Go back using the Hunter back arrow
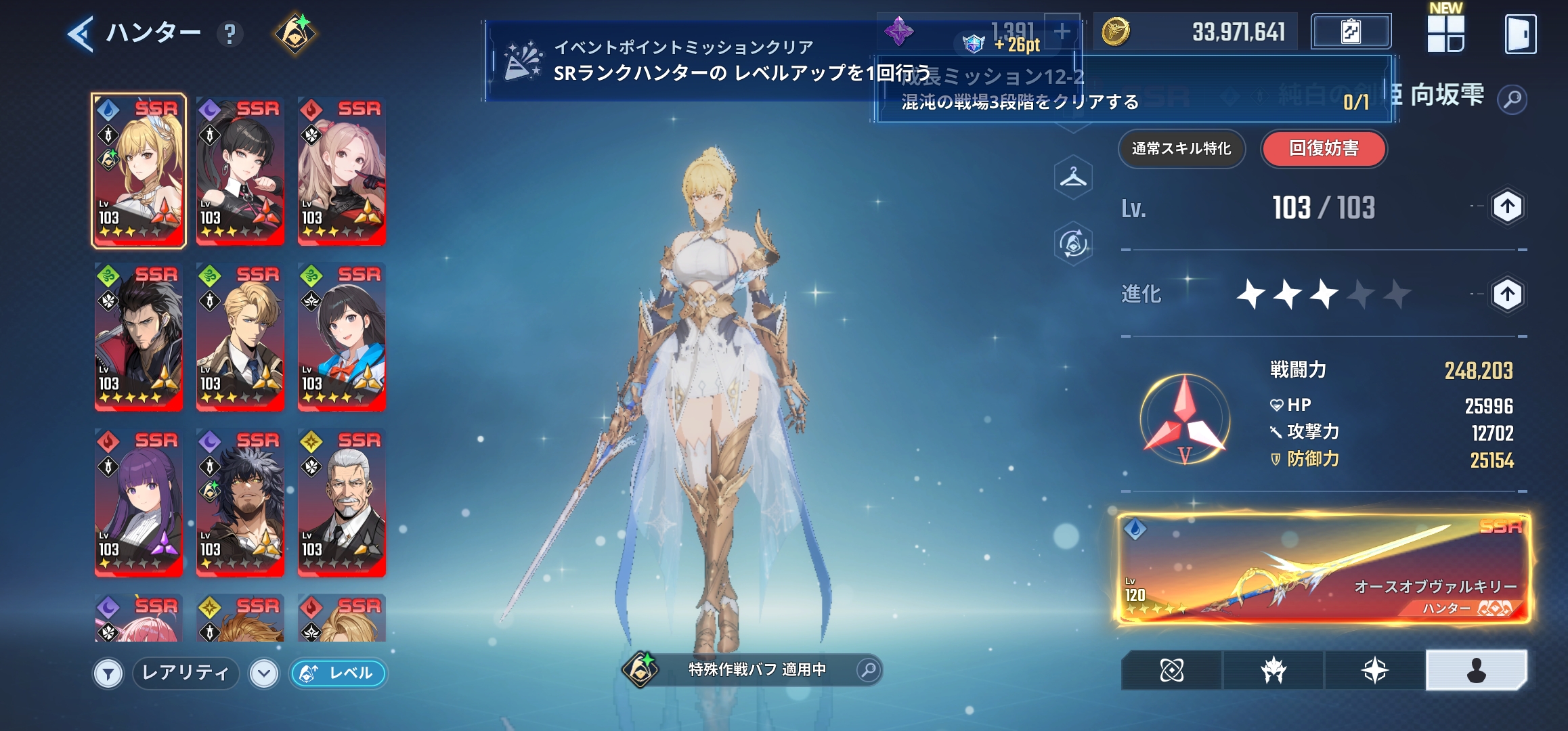 [x=81, y=34]
